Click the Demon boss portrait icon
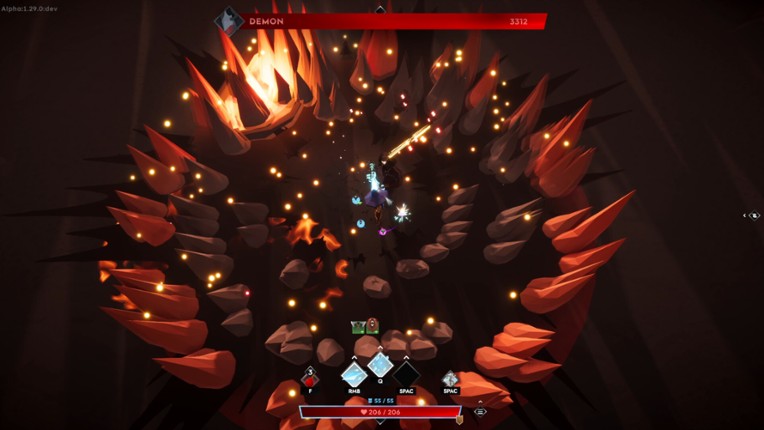The width and height of the screenshot is (764, 430). coord(230,21)
